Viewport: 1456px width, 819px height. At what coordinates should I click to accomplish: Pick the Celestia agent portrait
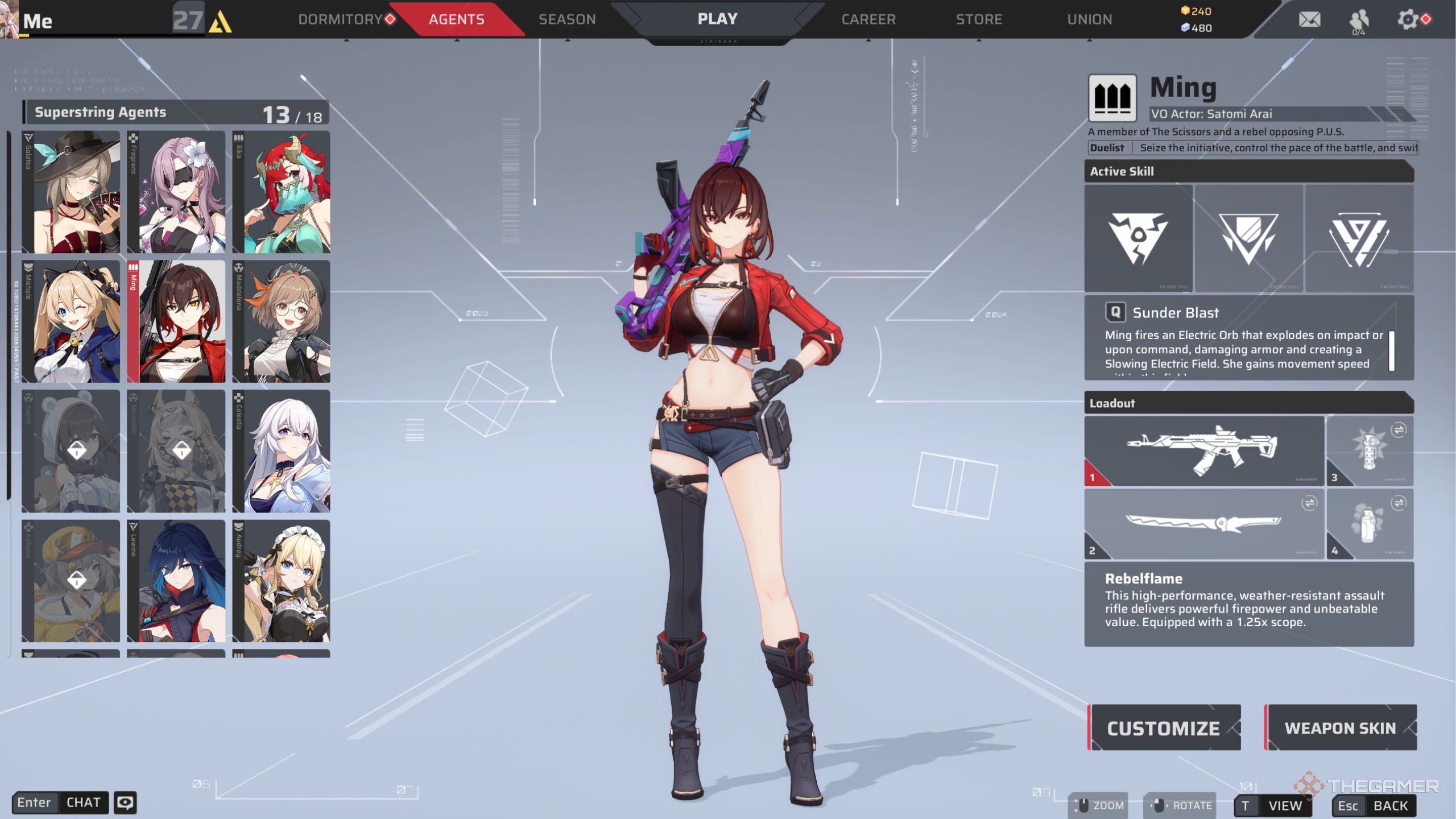point(282,451)
